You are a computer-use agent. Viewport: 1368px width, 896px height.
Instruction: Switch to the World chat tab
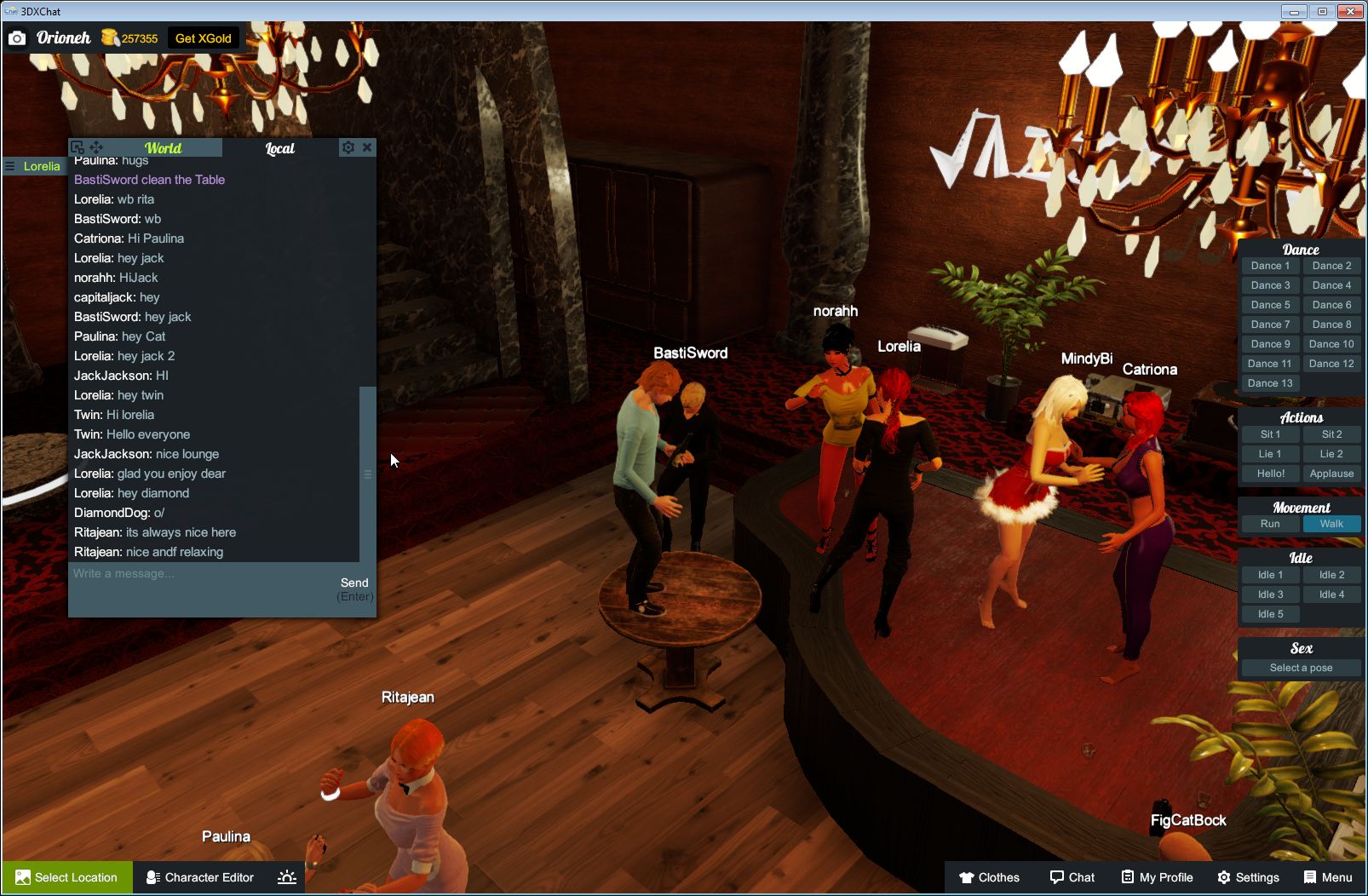pyautogui.click(x=162, y=147)
